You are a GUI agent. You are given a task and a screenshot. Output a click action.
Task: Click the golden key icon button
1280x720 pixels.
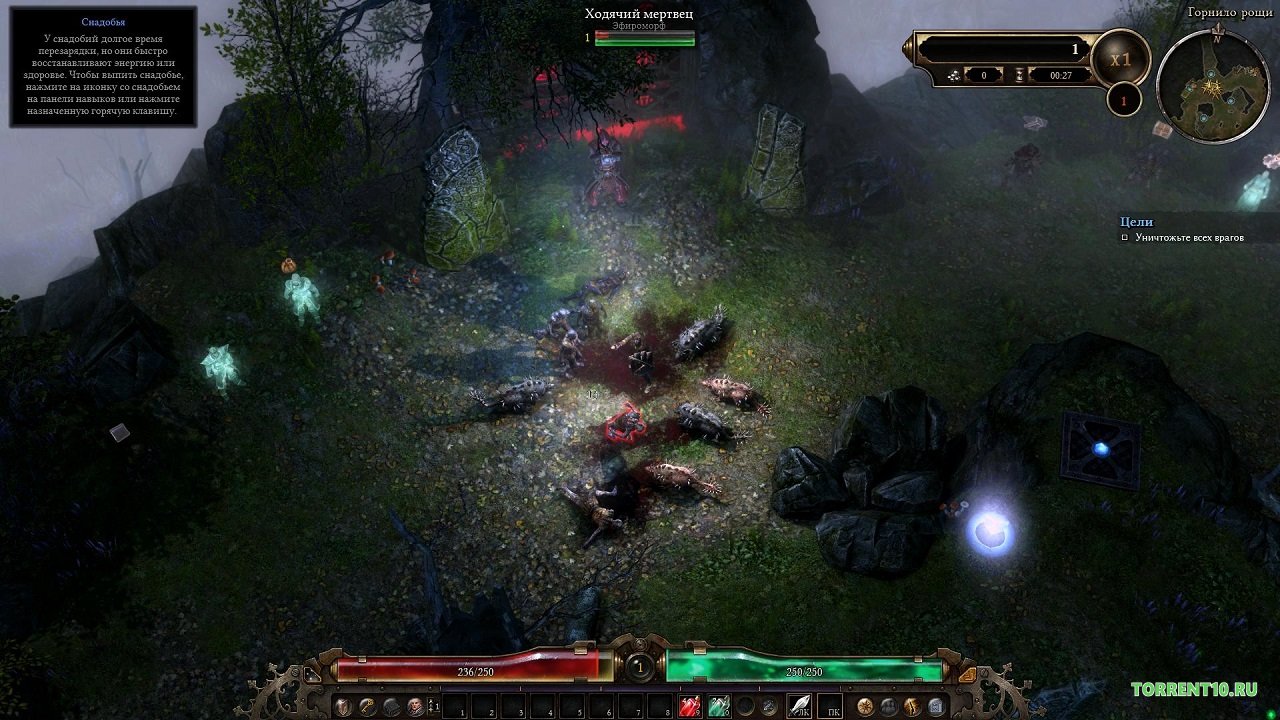368,707
